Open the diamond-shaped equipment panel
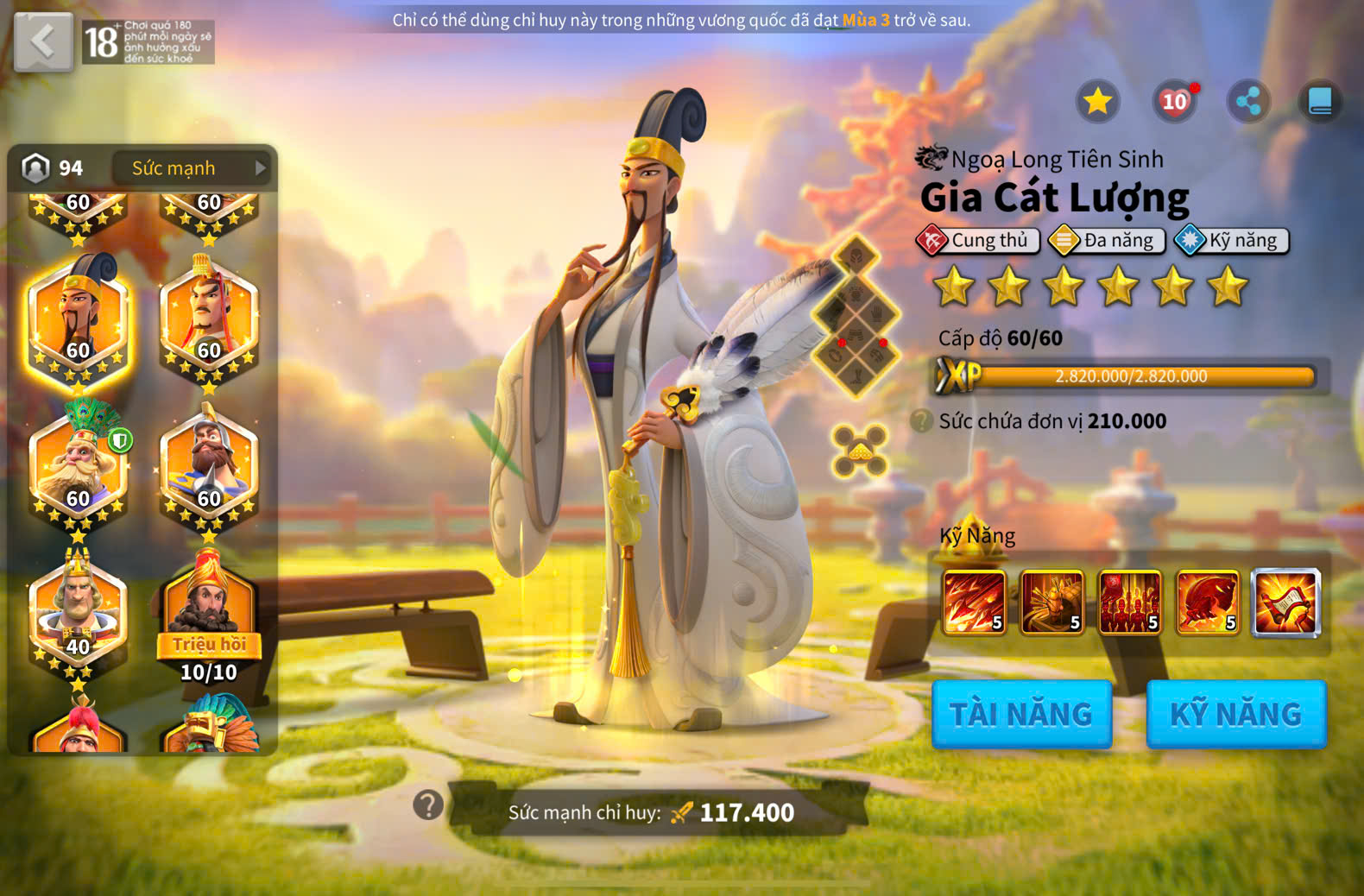1364x896 pixels. (856, 316)
